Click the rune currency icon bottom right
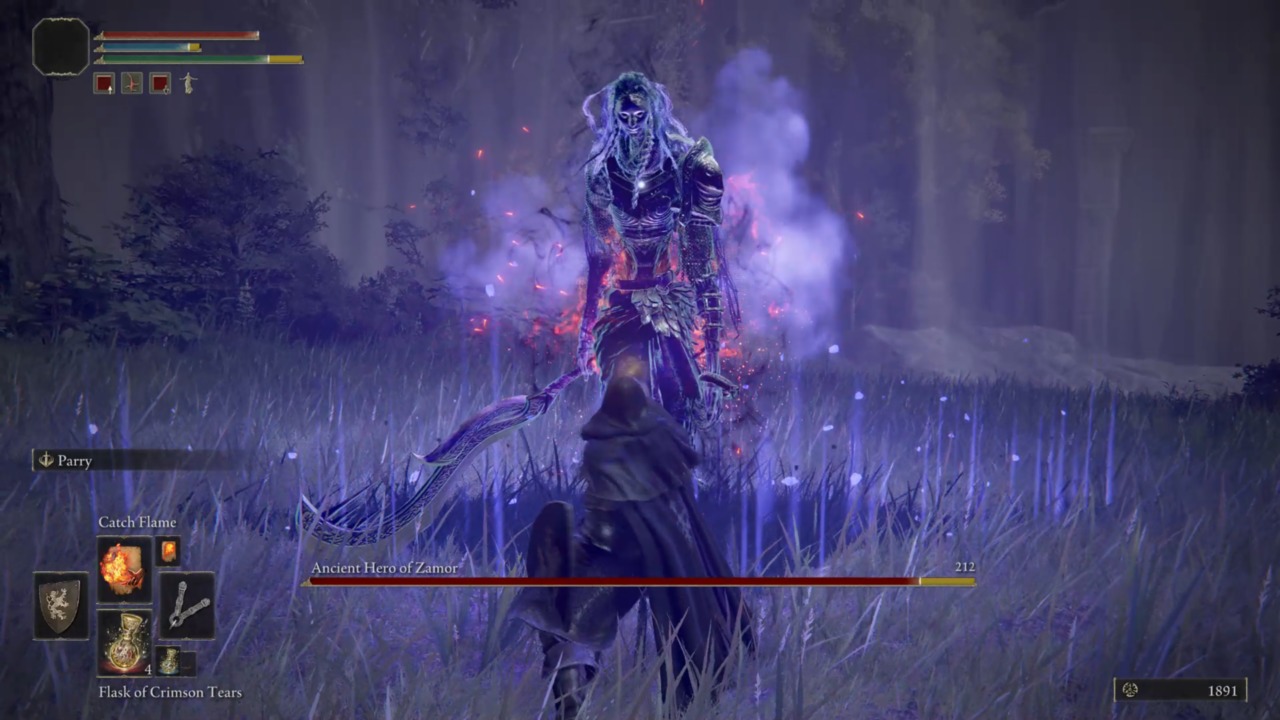This screenshot has width=1280, height=720. point(1130,690)
